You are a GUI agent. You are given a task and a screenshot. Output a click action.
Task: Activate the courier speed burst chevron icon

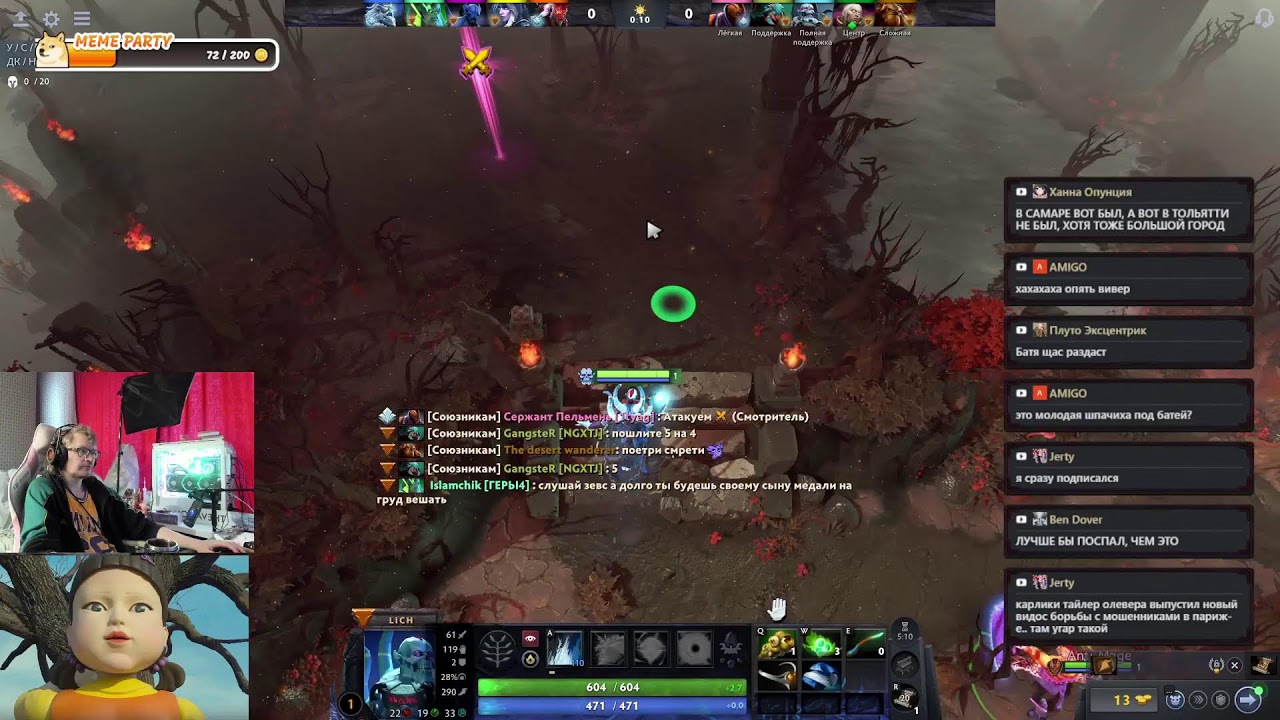[x=1198, y=699]
